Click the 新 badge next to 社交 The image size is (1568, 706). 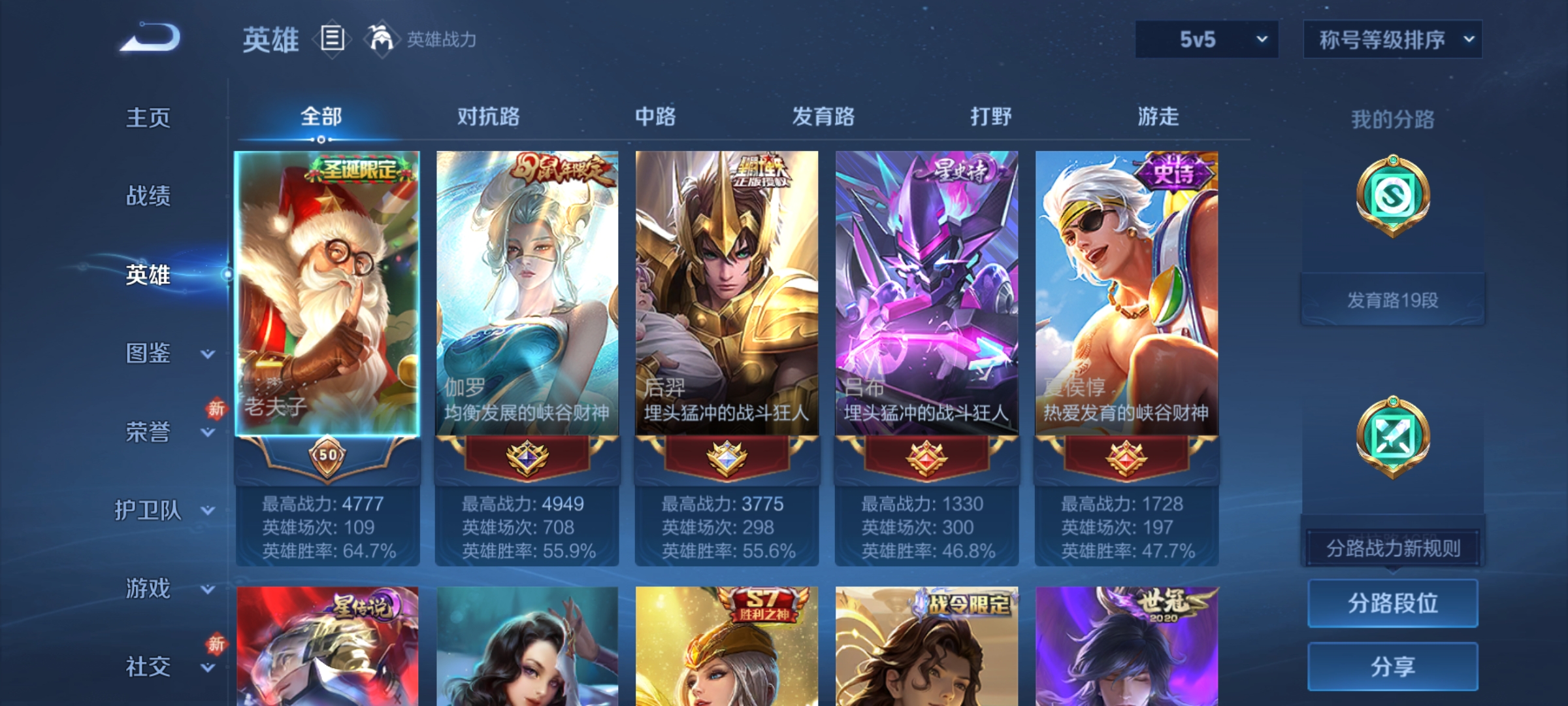tap(218, 643)
